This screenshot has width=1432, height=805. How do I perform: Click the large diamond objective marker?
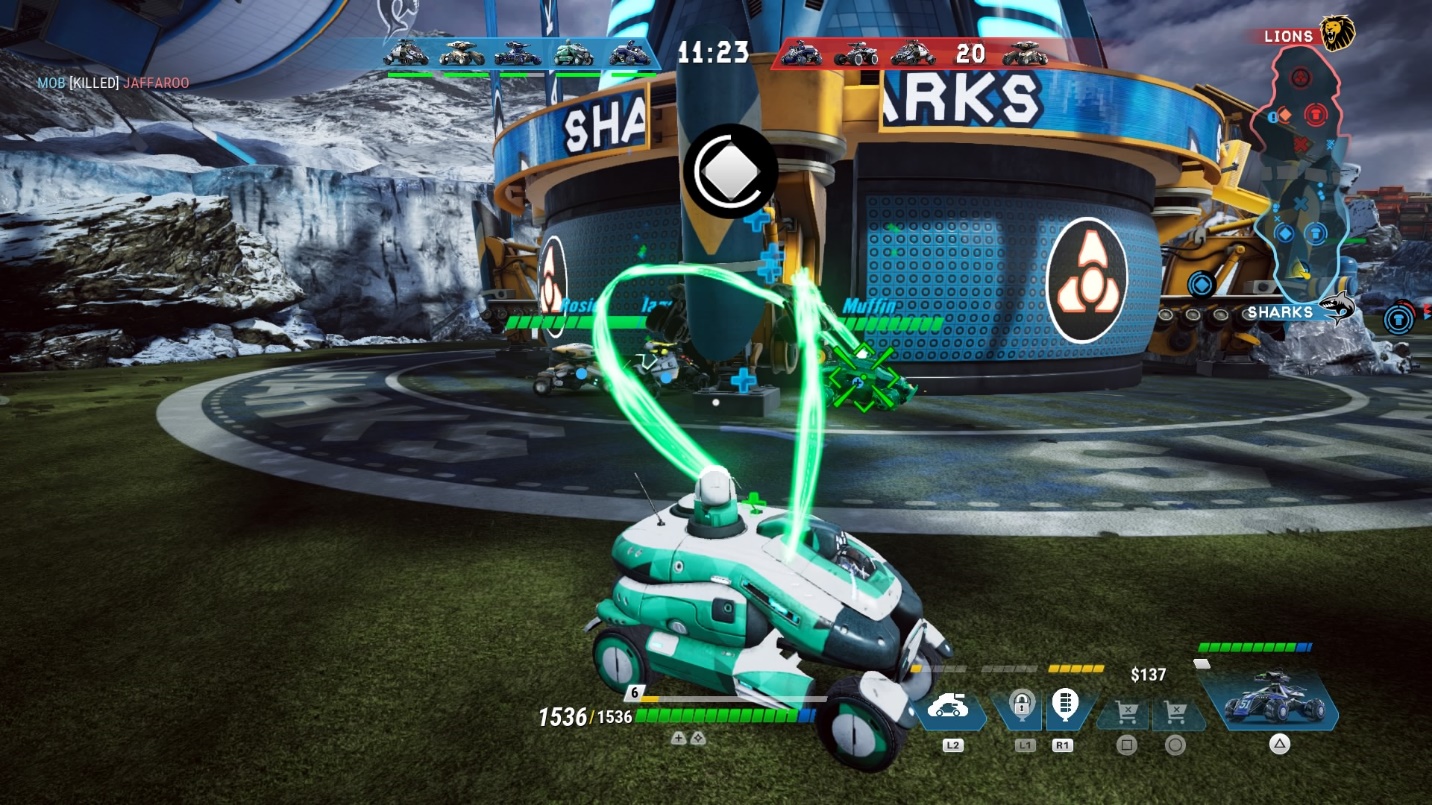click(729, 171)
